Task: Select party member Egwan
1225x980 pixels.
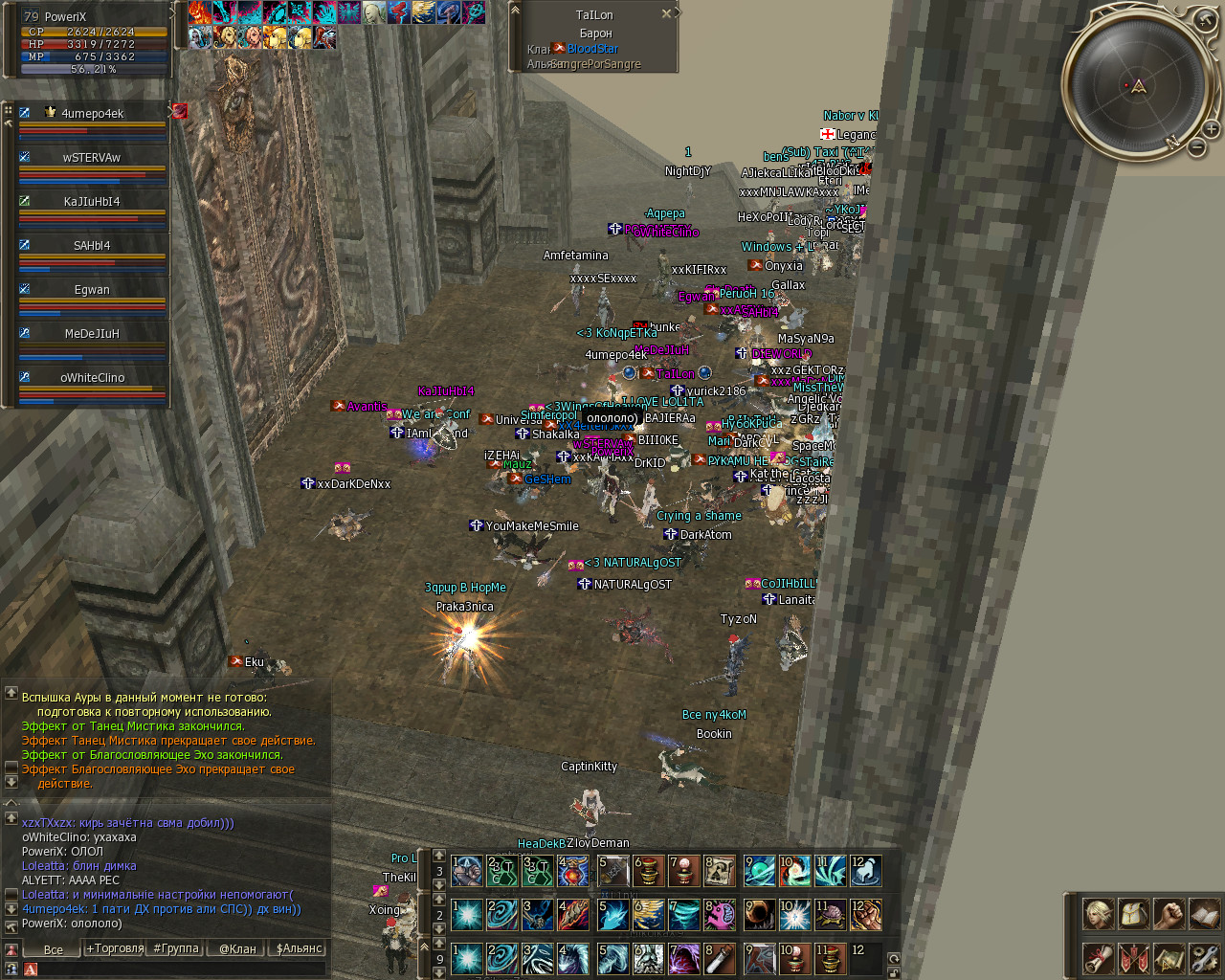Action: (x=92, y=290)
